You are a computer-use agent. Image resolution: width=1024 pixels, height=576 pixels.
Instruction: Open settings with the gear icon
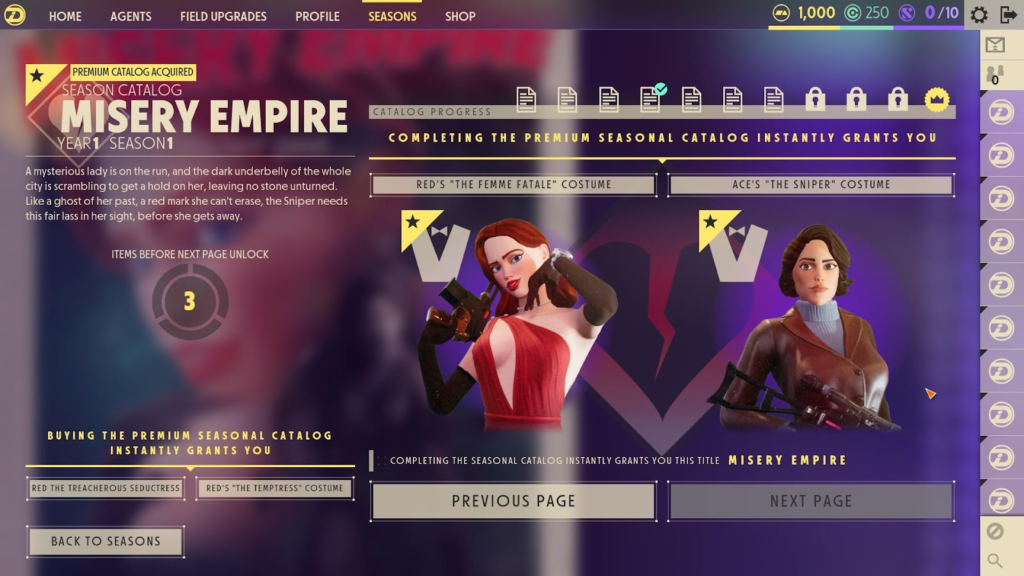(979, 15)
